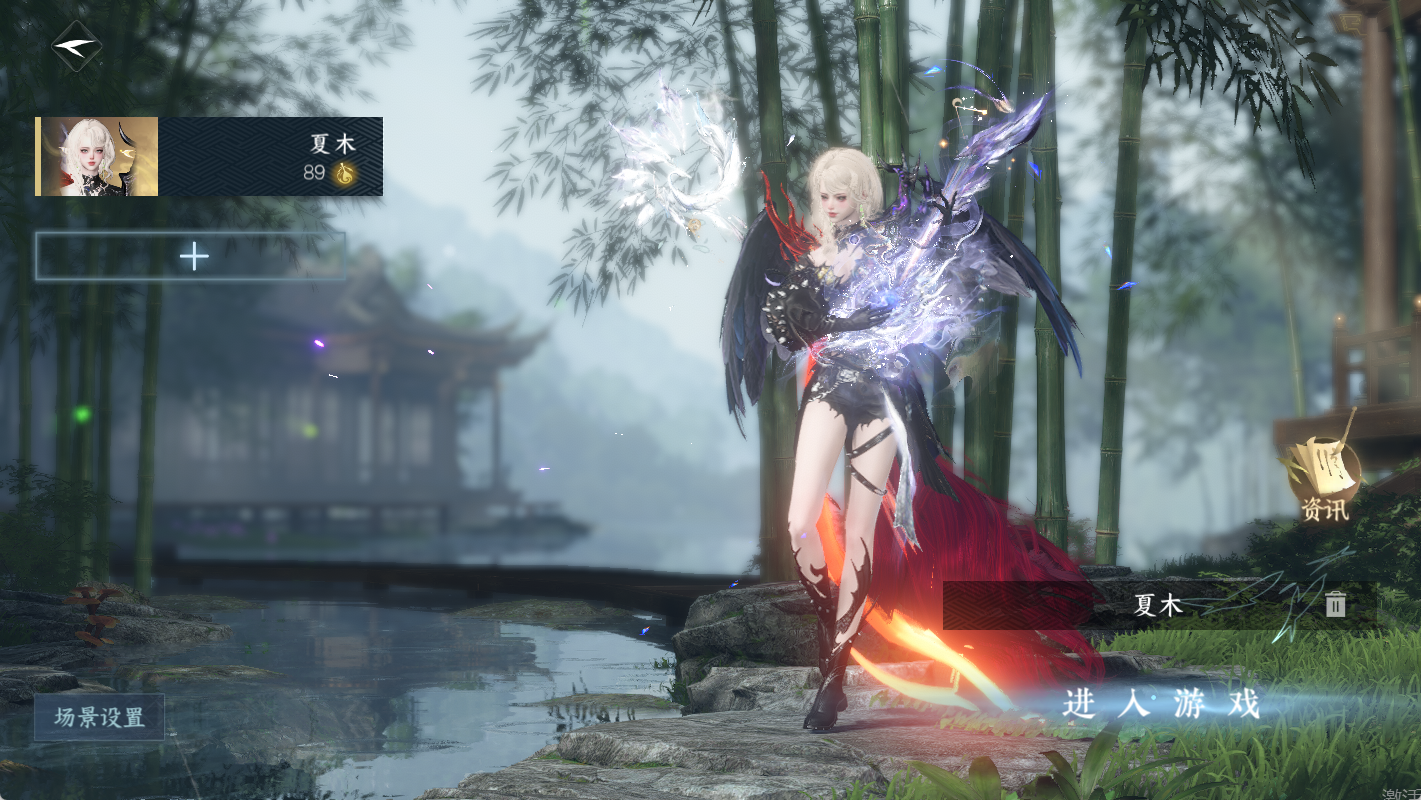Select the 夏木 level 89 character card
This screenshot has width=1421, height=800.
pyautogui.click(x=209, y=156)
